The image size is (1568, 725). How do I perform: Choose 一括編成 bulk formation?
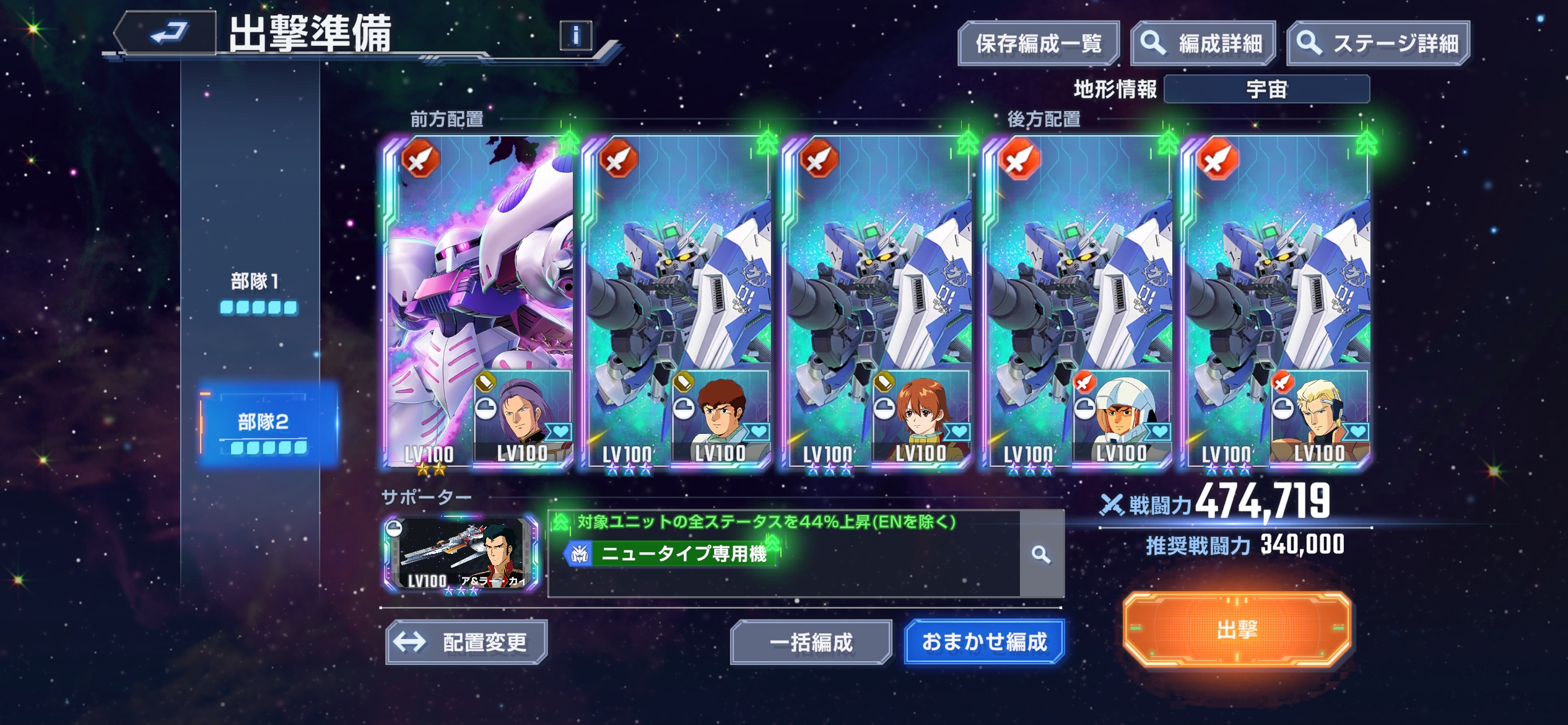point(811,642)
